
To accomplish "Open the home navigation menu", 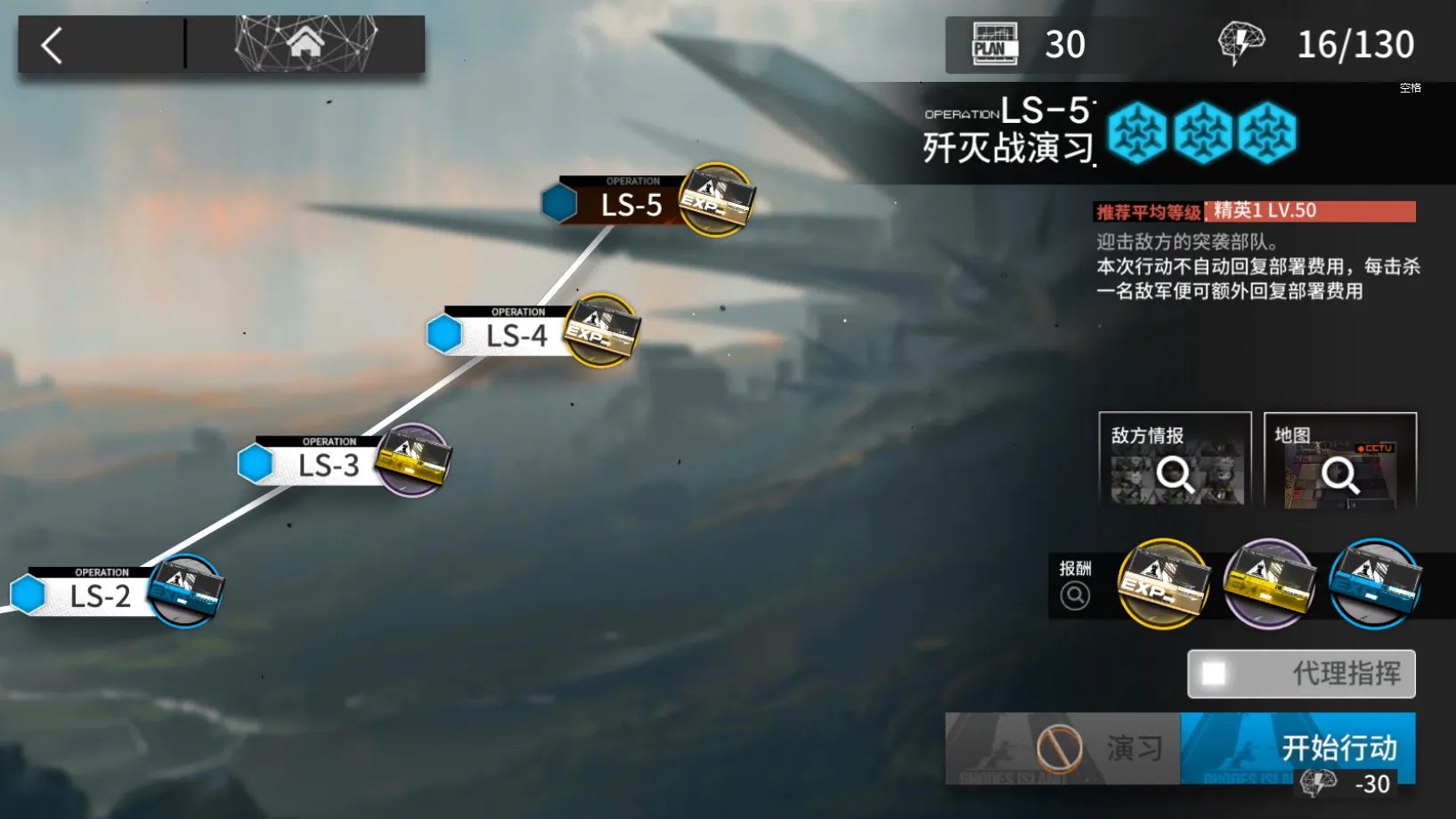I will [305, 44].
